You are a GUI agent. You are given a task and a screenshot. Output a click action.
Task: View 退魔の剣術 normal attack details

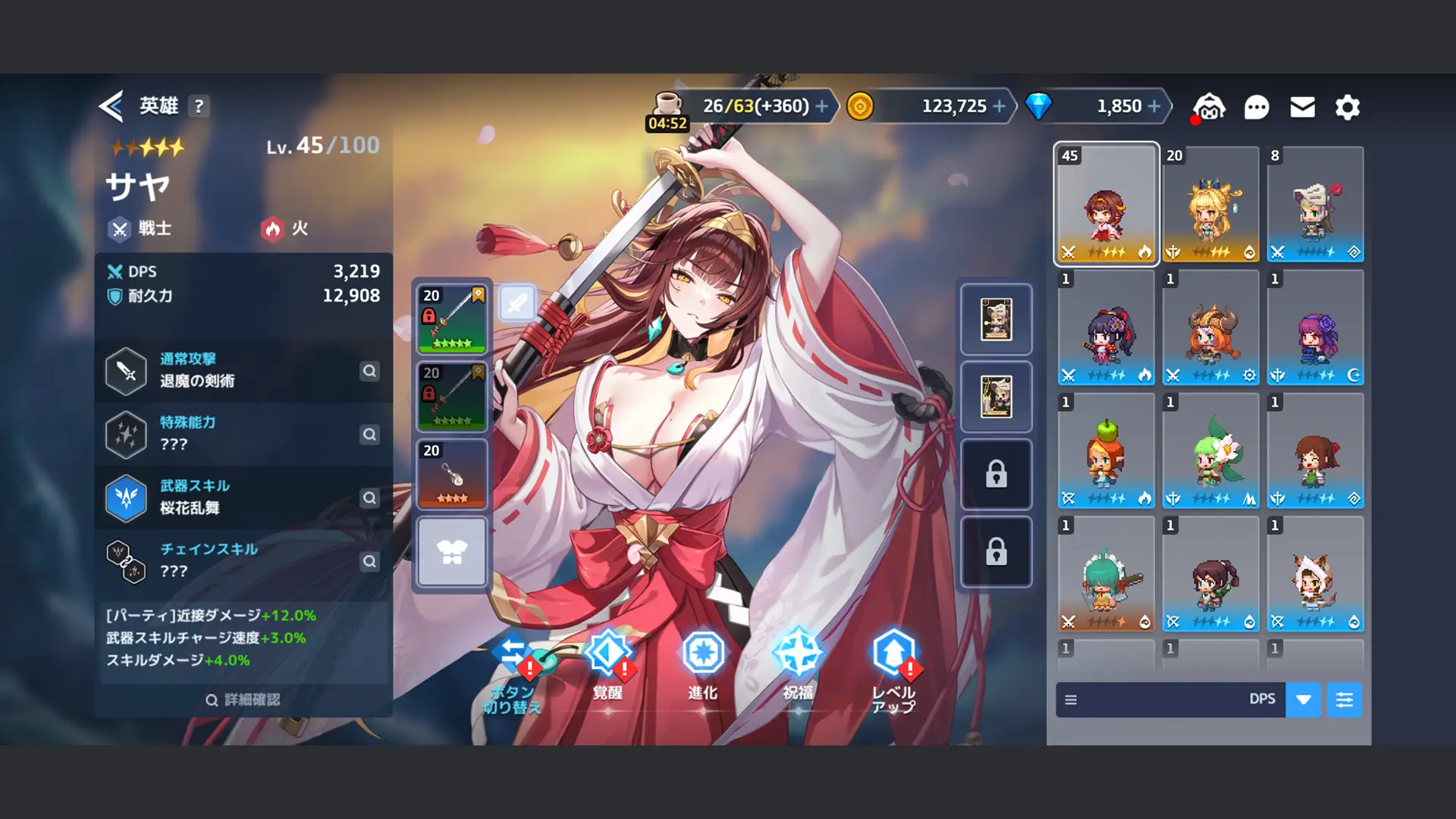(369, 372)
